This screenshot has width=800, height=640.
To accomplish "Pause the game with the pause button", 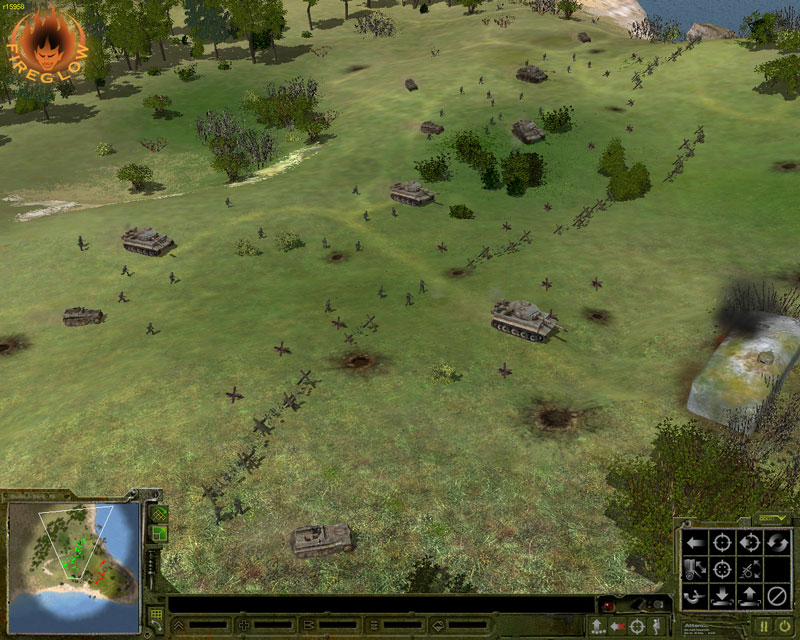I will point(763,627).
